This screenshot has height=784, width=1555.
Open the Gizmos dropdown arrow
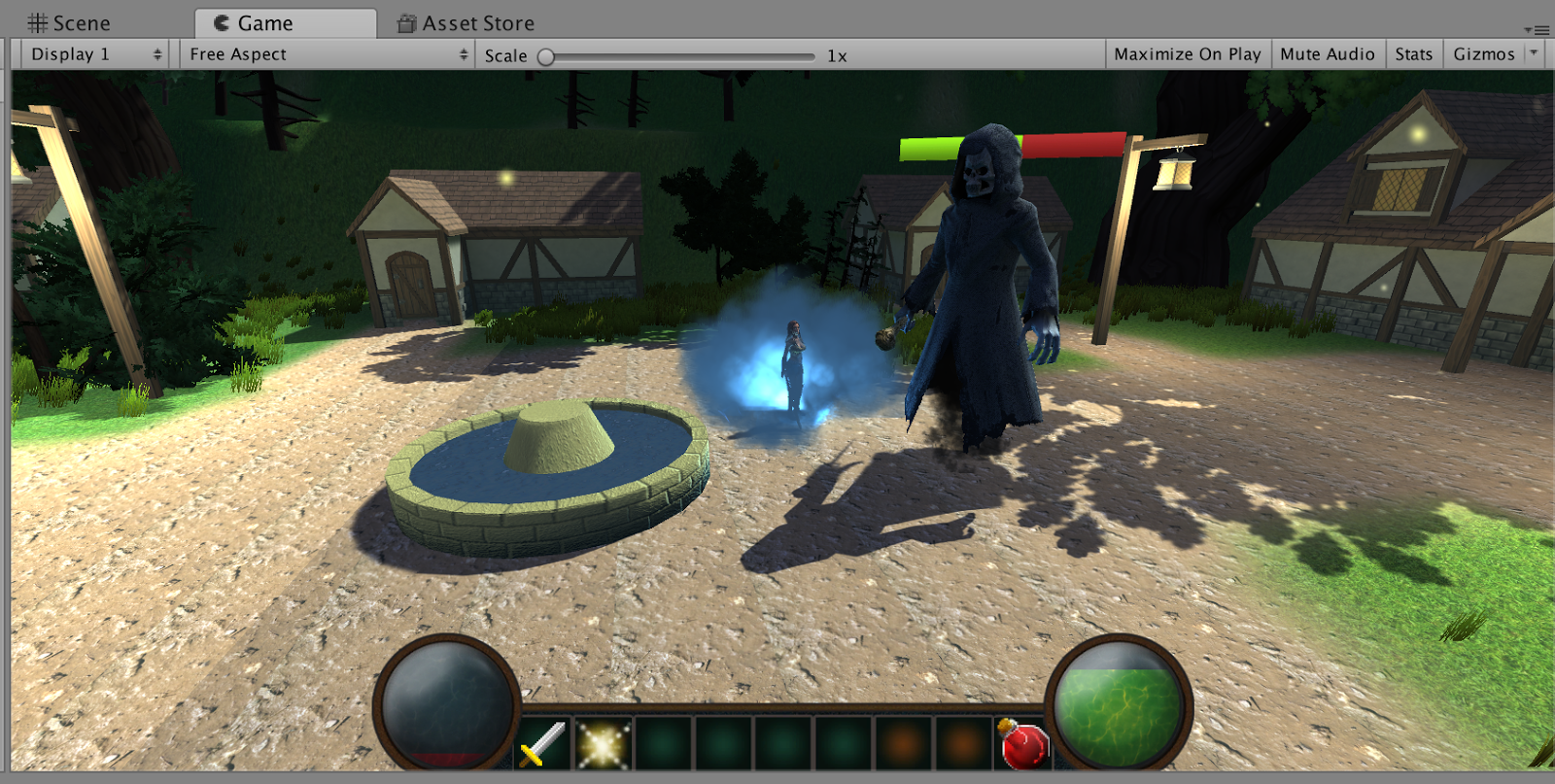(x=1536, y=54)
